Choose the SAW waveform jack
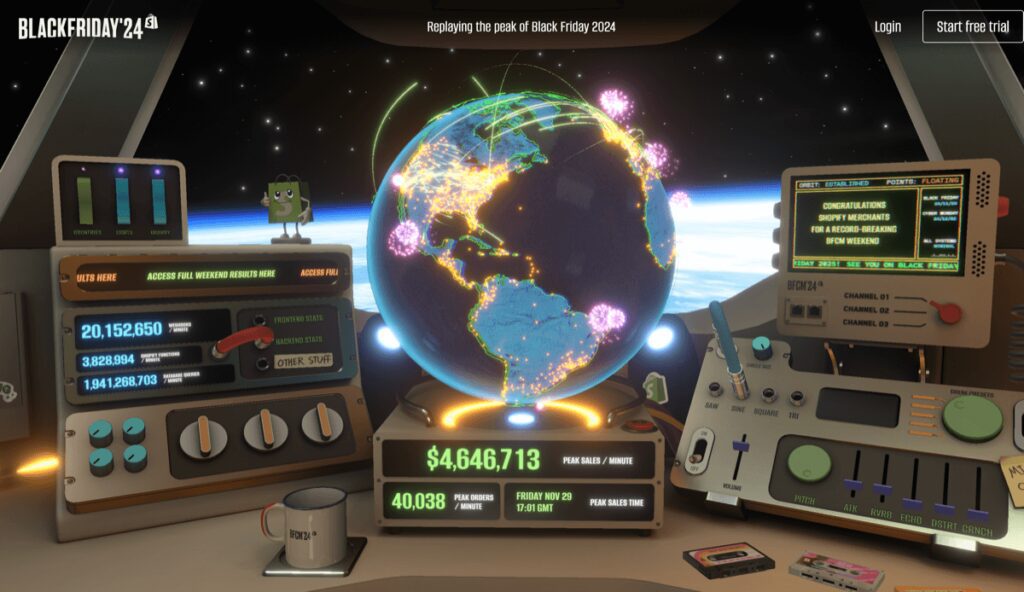 click(716, 389)
